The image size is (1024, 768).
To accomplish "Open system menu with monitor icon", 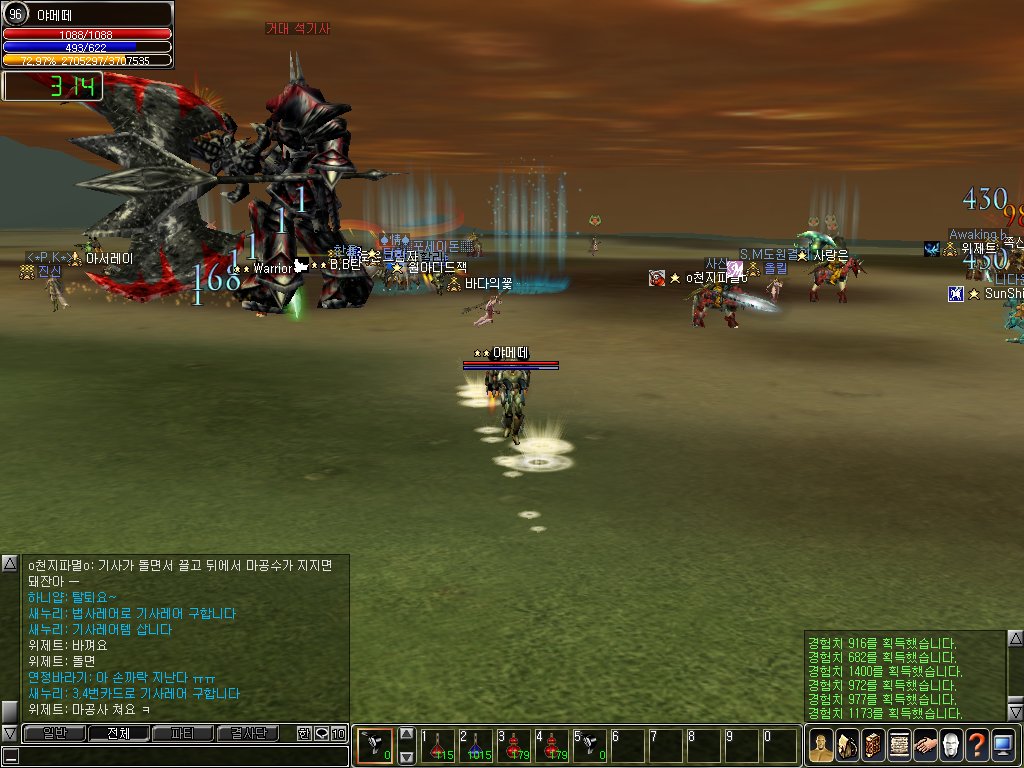I will [1002, 746].
